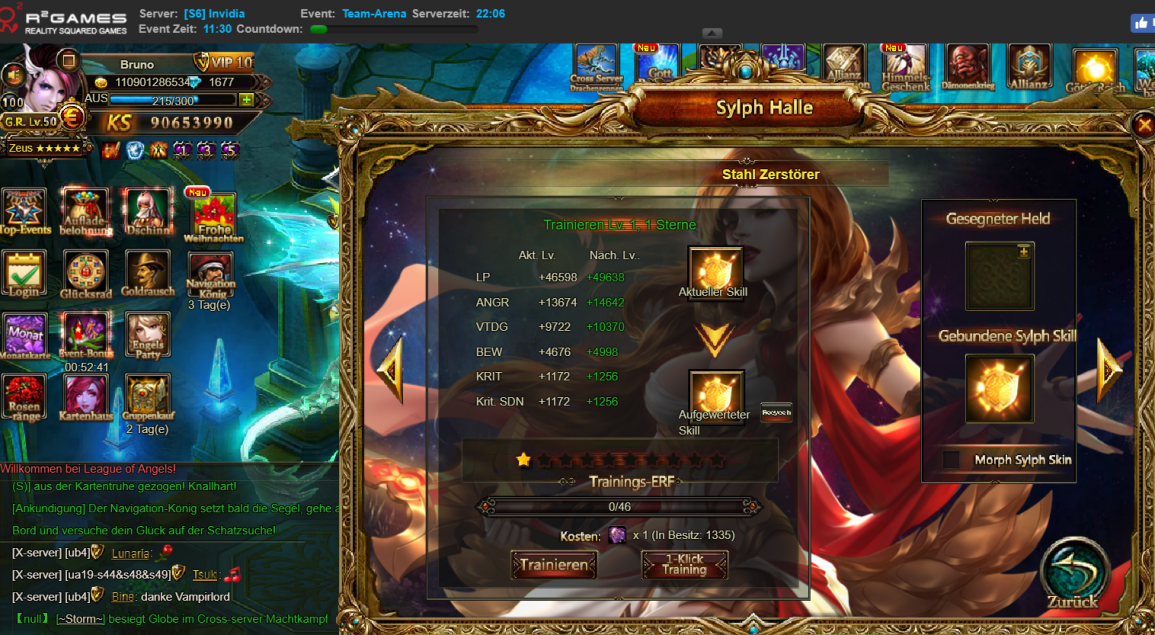Select the Aktueller Skill icon

point(715,270)
